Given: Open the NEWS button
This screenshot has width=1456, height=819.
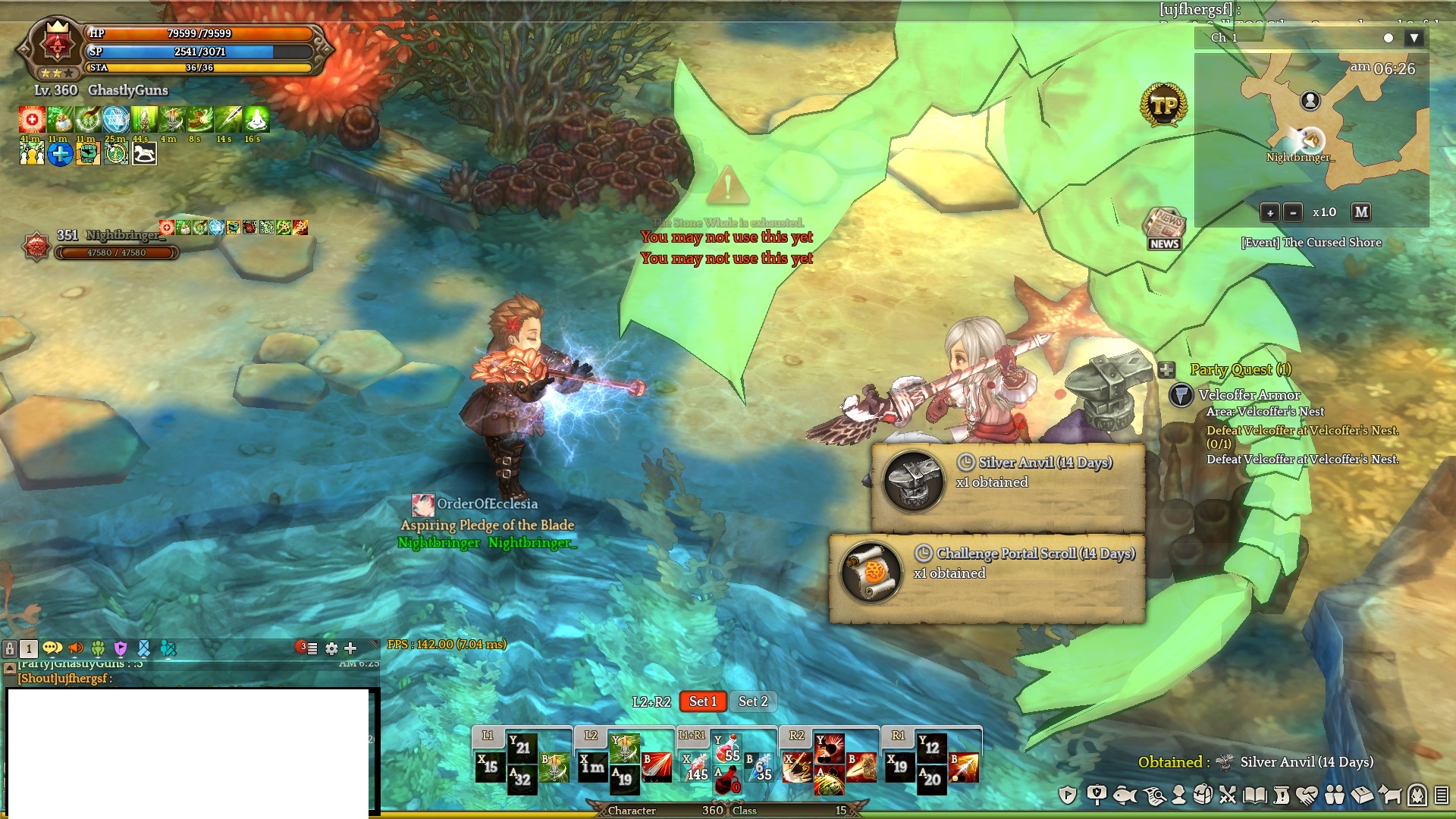Looking at the screenshot, I should click(x=1164, y=228).
